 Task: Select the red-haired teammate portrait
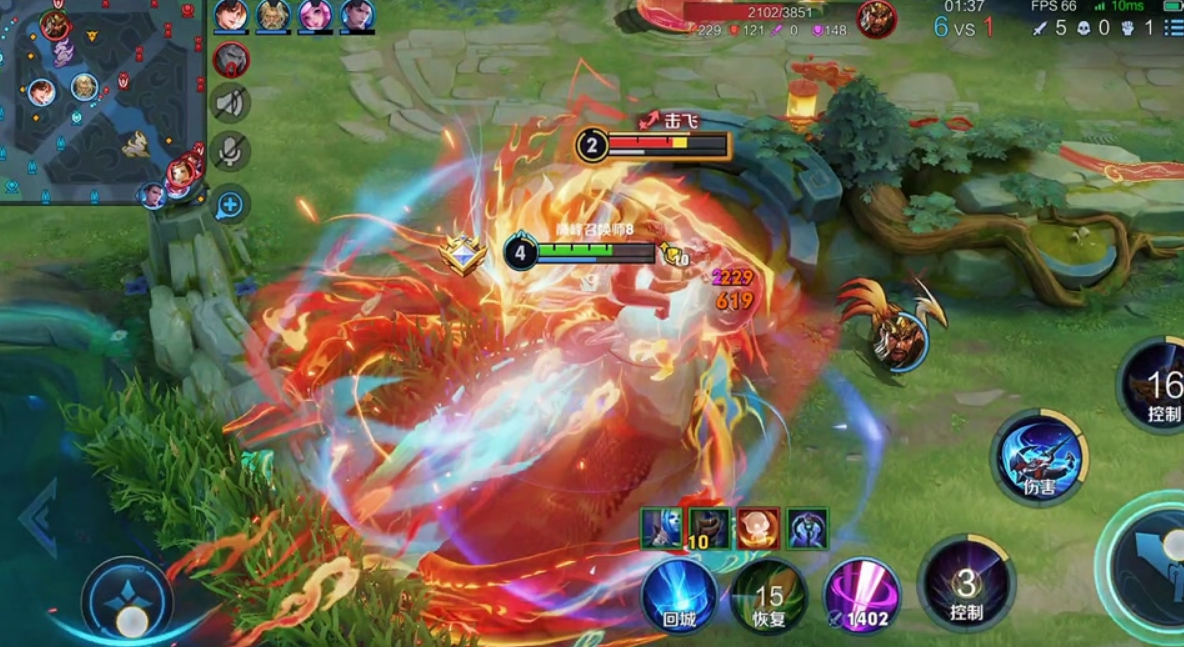230,15
